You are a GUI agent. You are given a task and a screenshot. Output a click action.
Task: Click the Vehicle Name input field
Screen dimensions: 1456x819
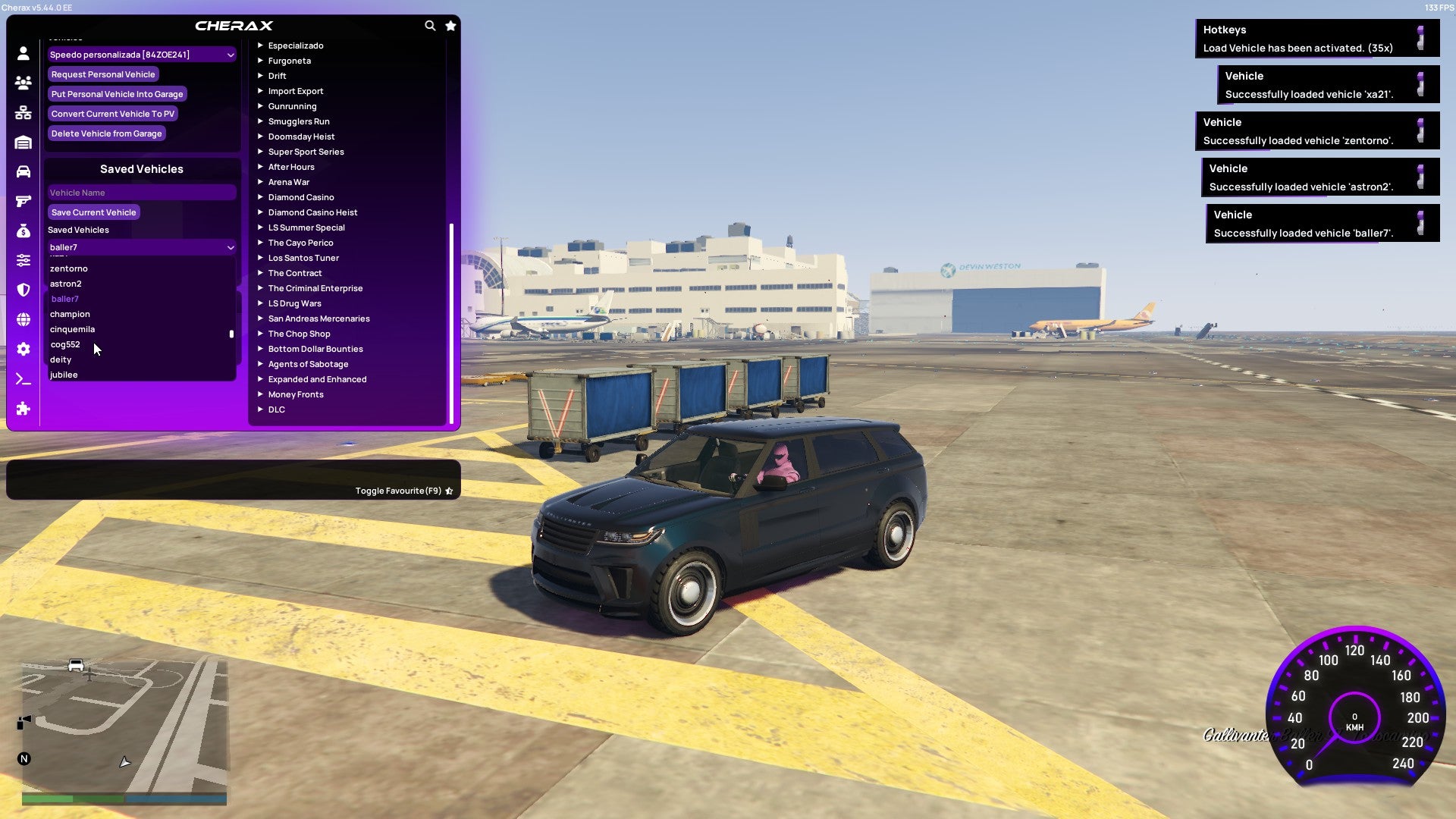pyautogui.click(x=141, y=192)
